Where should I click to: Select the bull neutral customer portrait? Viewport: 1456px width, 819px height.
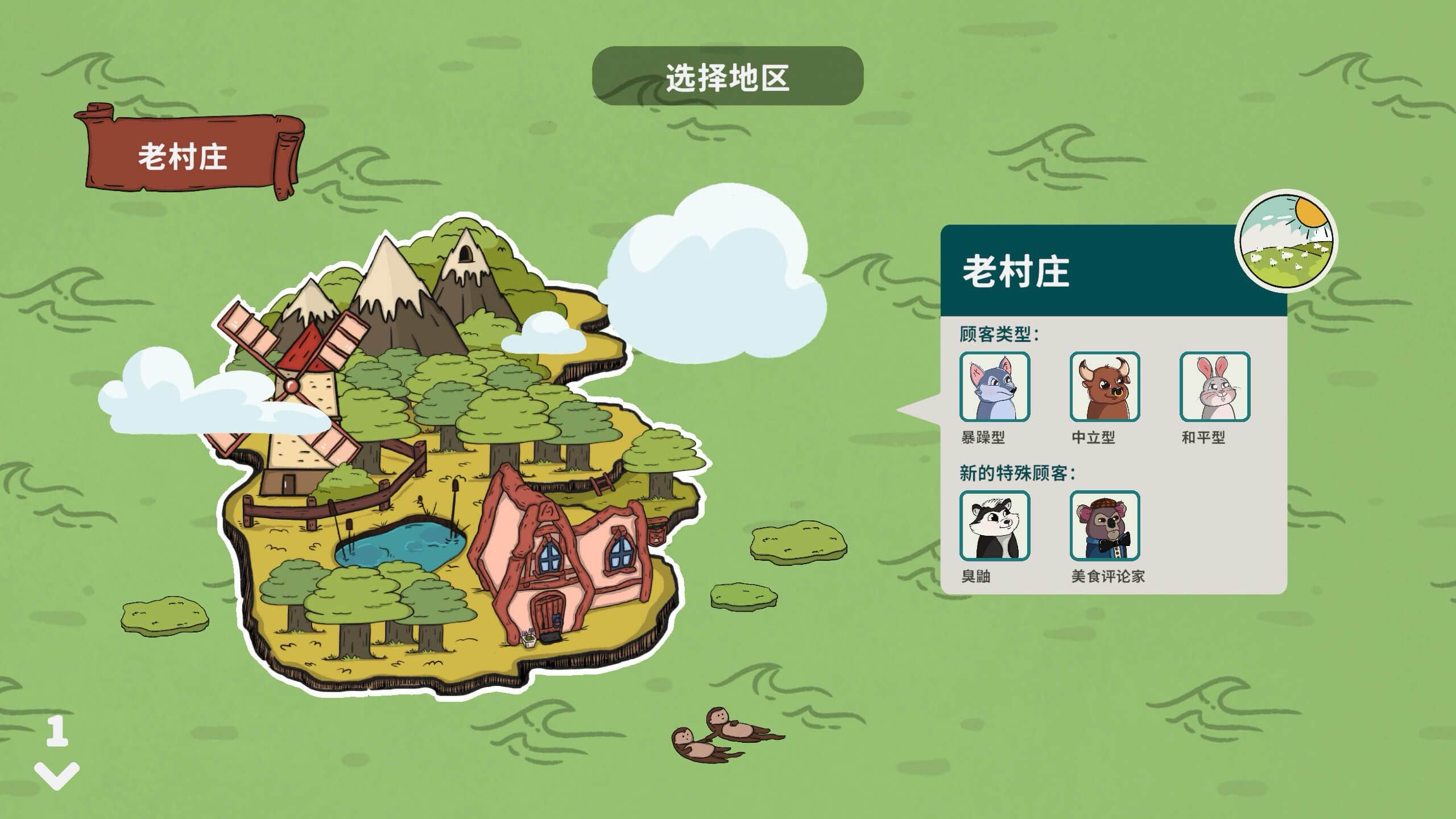[x=1105, y=388]
